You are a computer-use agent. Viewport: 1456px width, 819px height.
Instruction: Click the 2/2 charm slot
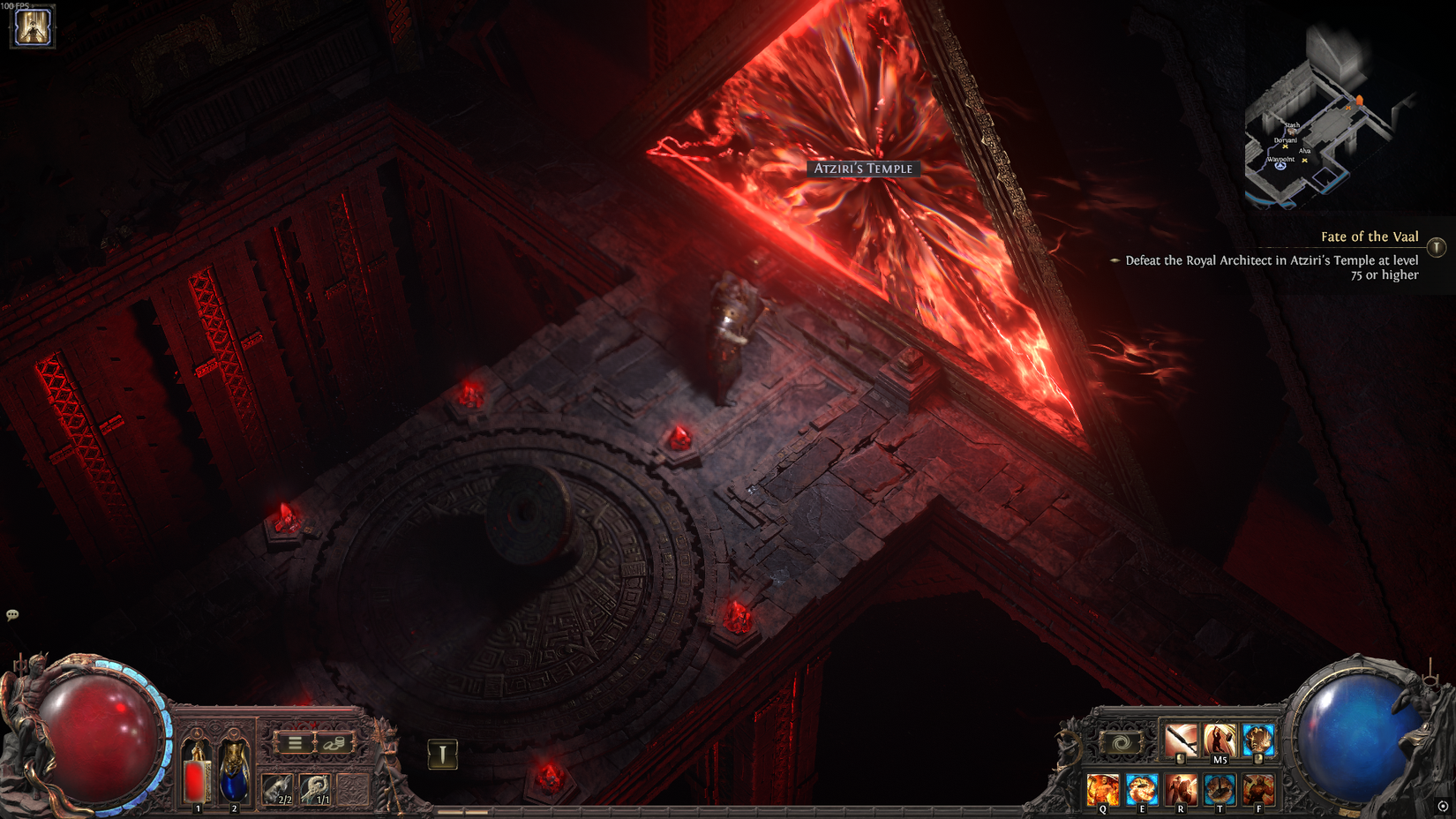pos(279,788)
